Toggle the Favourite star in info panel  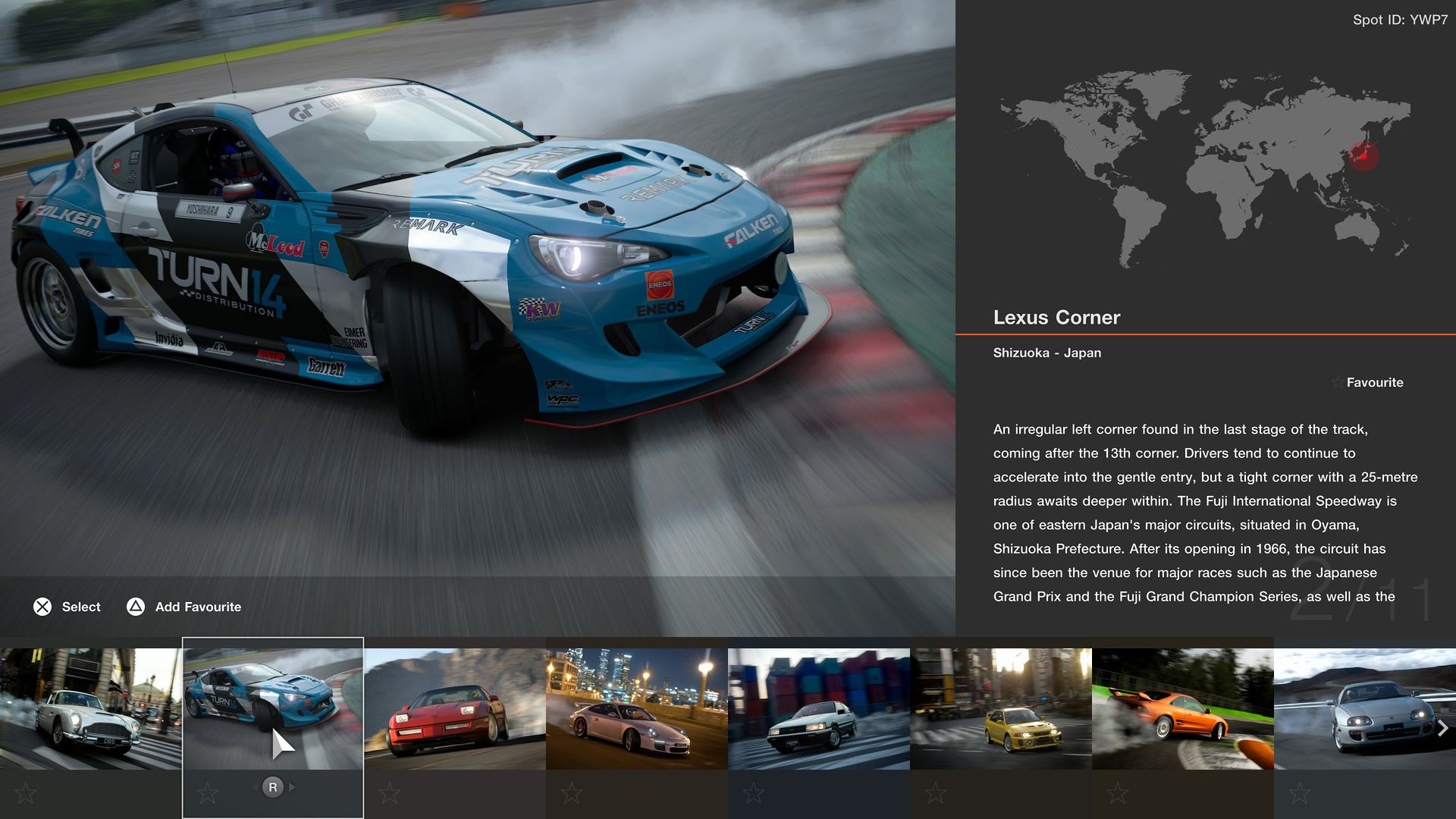(1338, 382)
